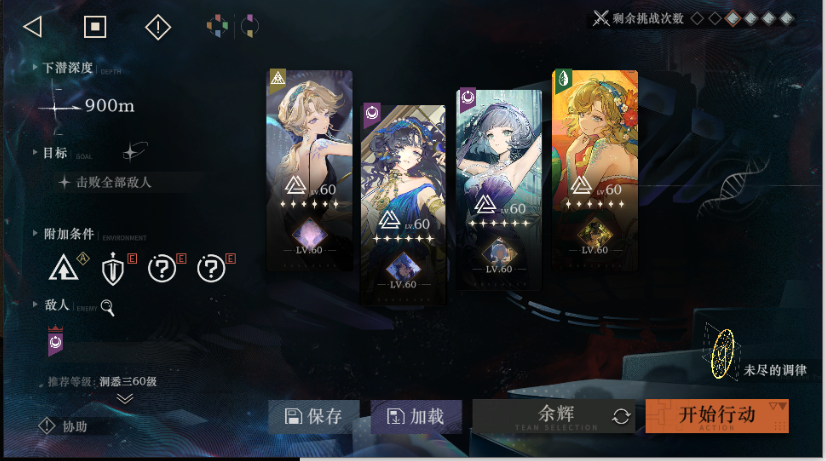Click the square stop icon button
826x461 pixels.
94,27
